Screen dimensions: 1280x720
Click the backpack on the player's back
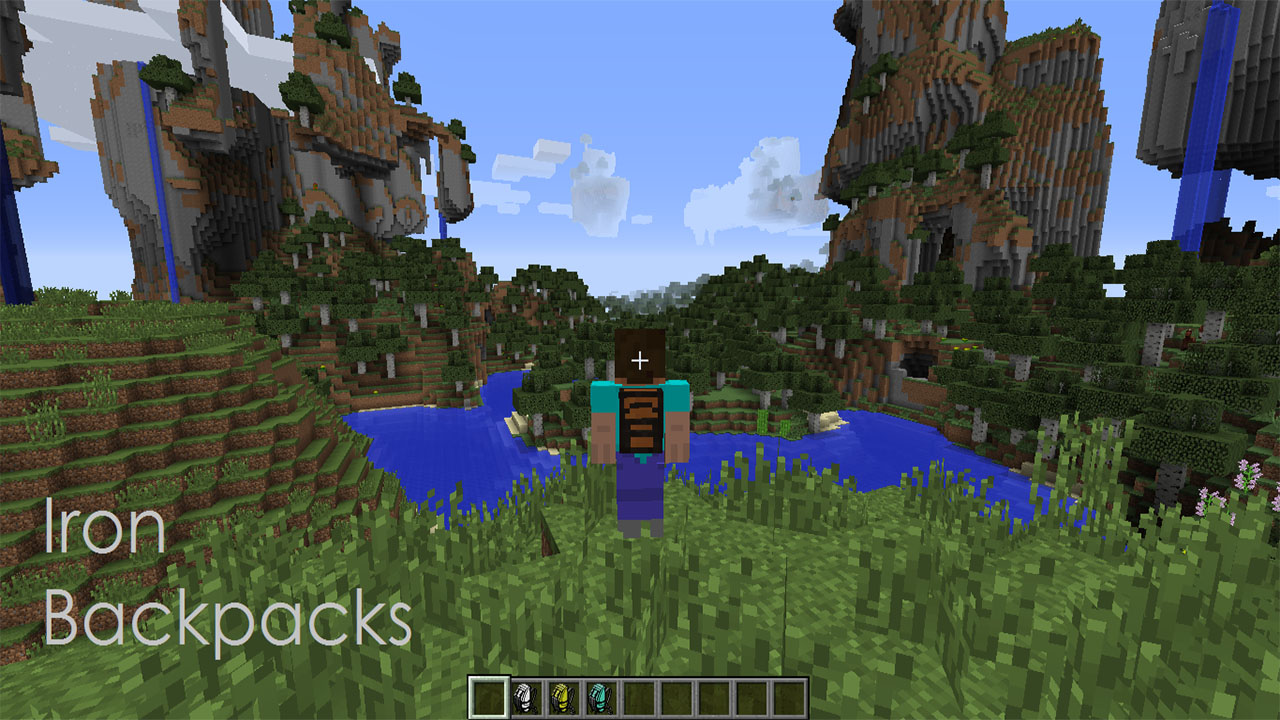[x=640, y=420]
